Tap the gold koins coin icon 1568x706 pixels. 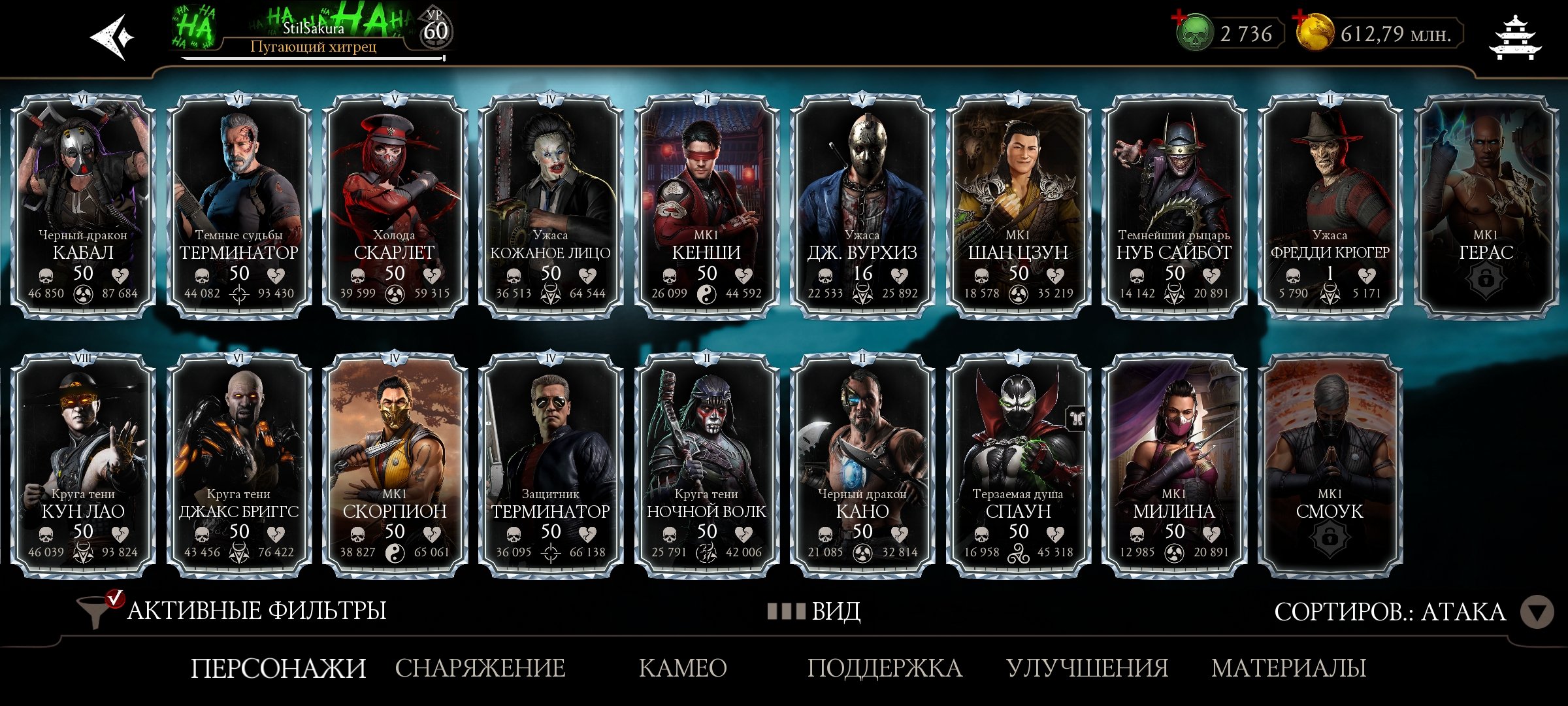coord(1316,34)
